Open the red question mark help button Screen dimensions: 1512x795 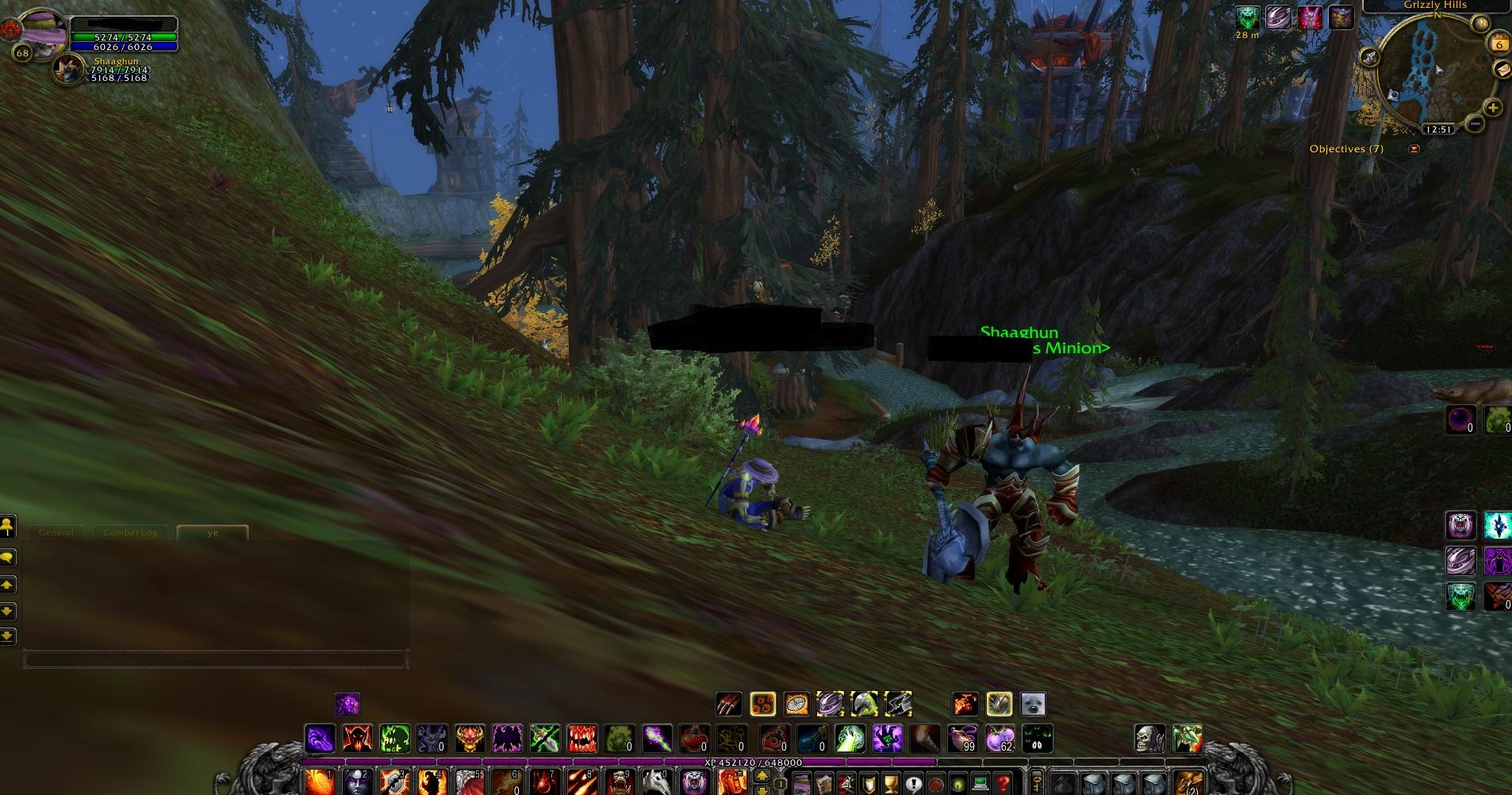[x=1004, y=783]
